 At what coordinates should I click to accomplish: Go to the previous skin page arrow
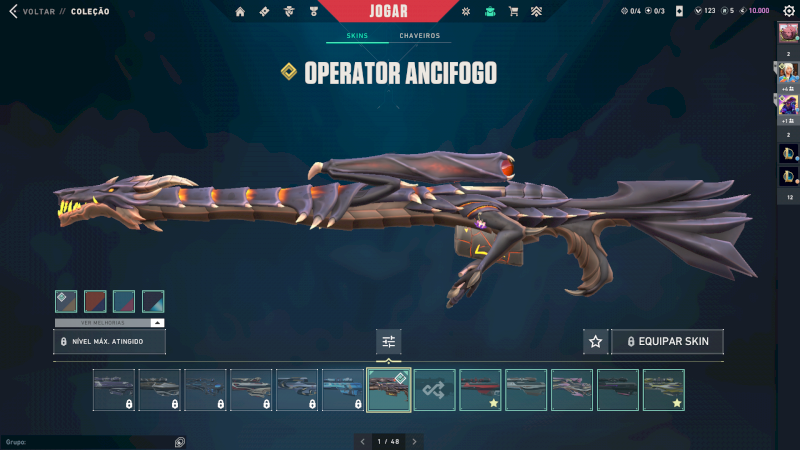[x=362, y=441]
